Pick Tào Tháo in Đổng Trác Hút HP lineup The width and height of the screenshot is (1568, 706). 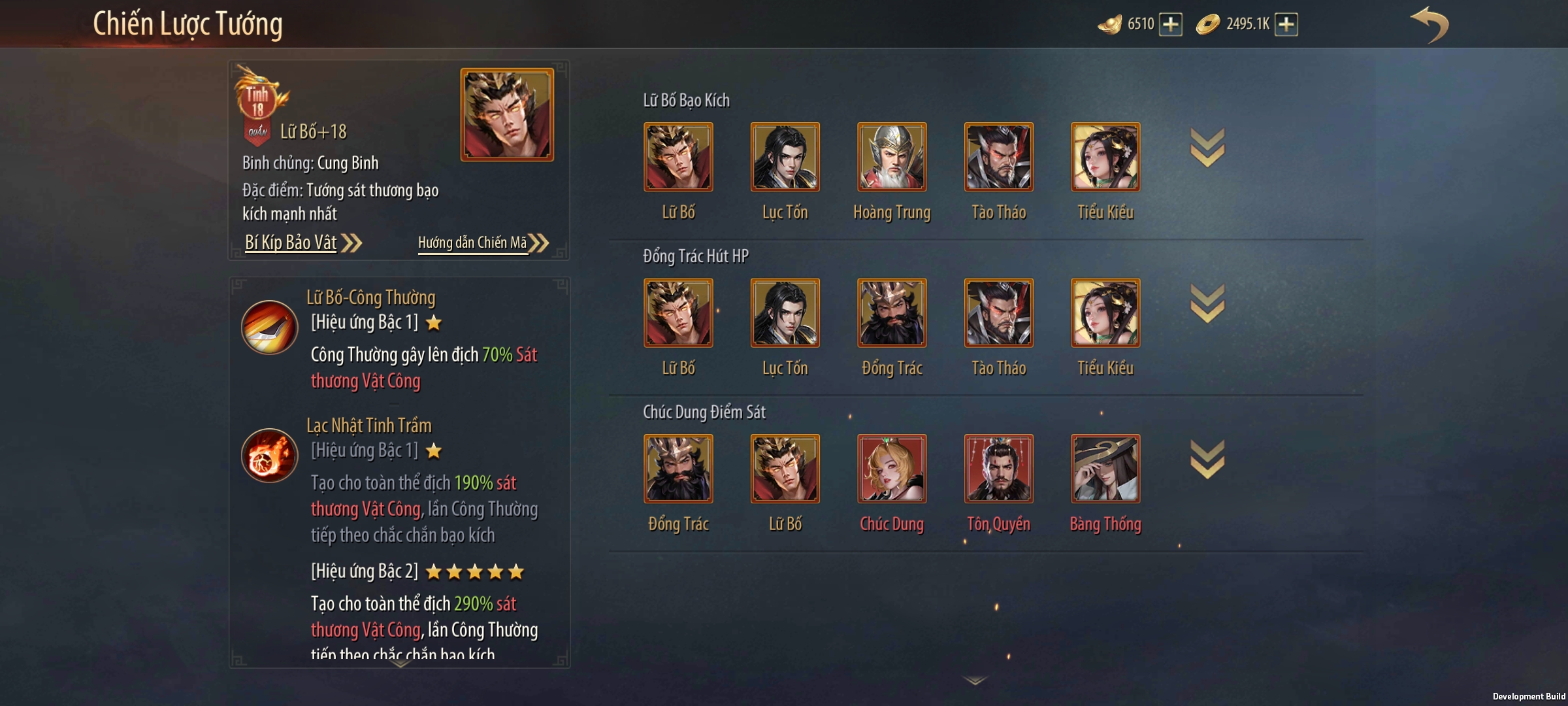(x=999, y=312)
